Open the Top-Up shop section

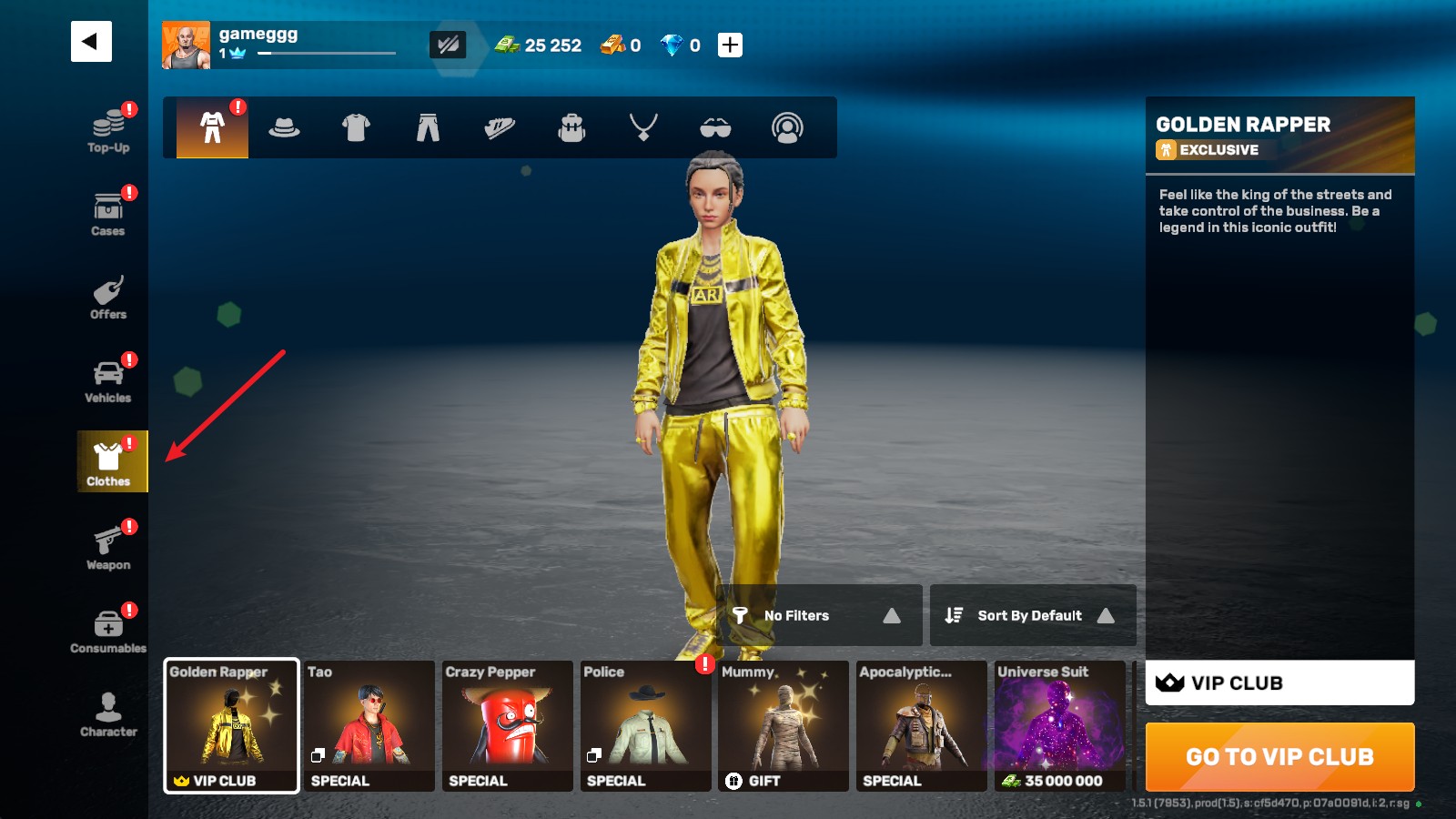(x=108, y=128)
